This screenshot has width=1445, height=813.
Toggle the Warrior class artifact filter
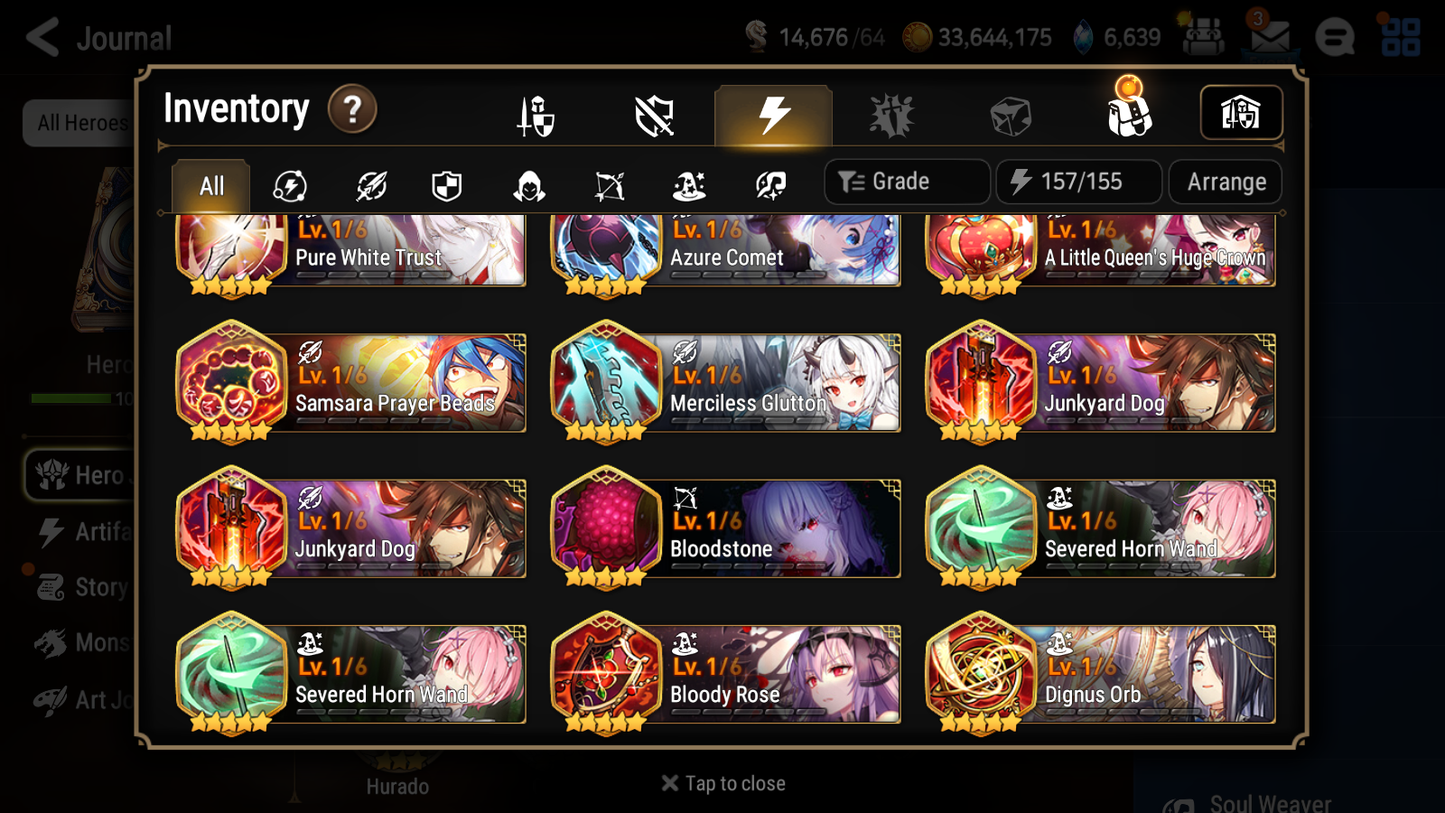[369, 182]
